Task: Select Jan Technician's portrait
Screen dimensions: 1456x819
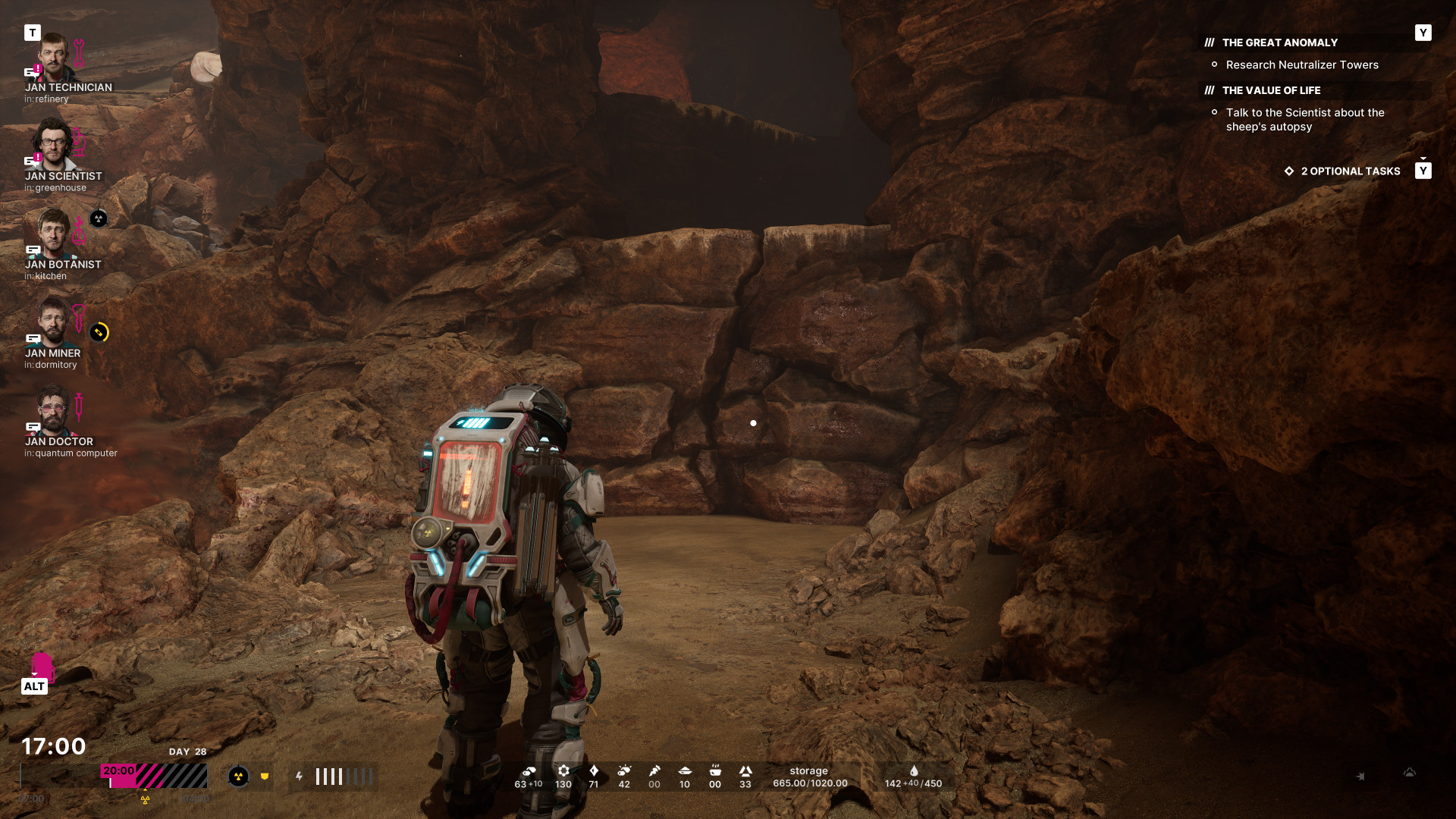Action: [x=53, y=57]
